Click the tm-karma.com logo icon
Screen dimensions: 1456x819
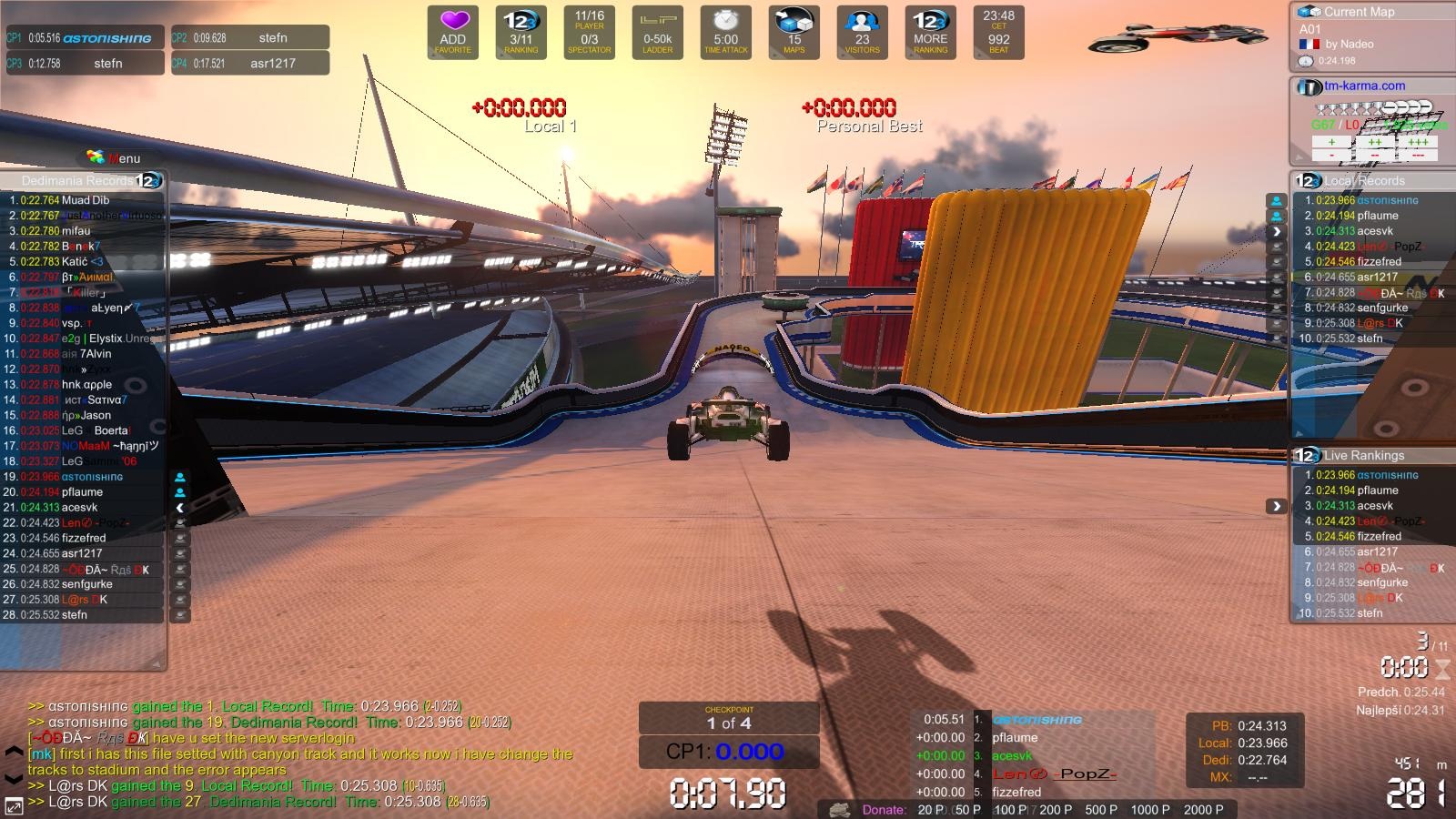pos(1309,86)
